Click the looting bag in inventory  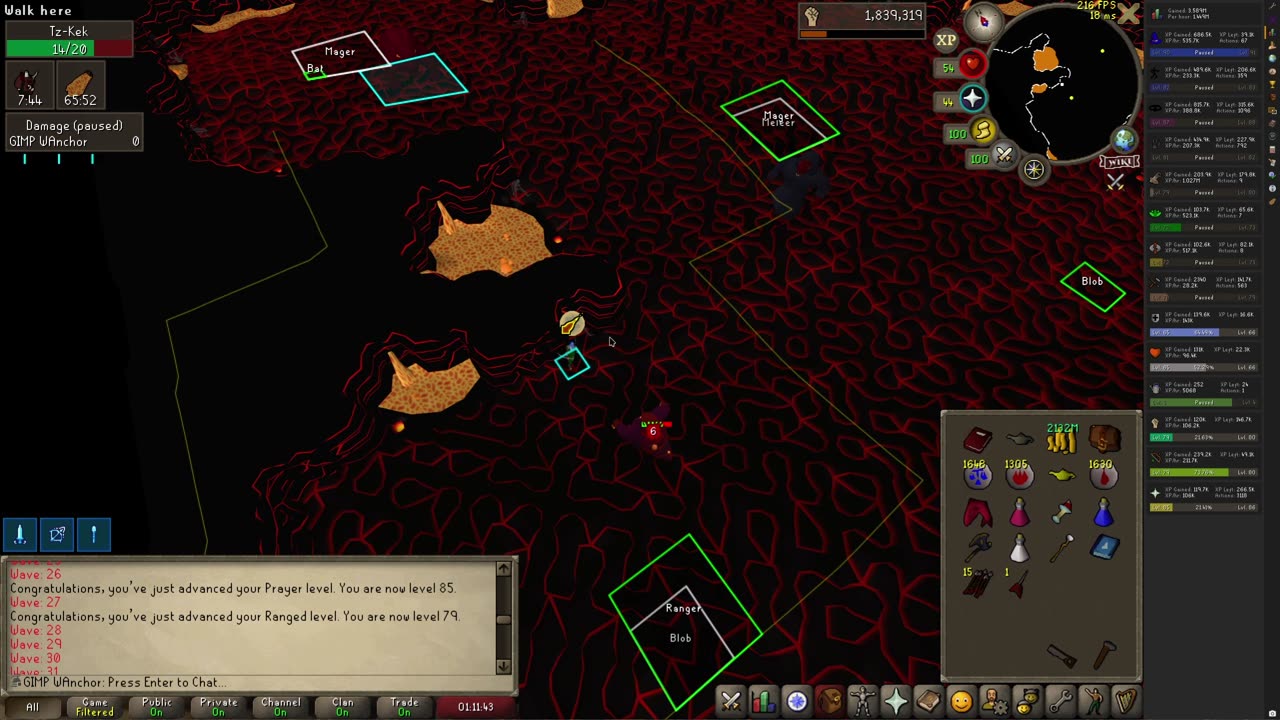click(x=1104, y=439)
